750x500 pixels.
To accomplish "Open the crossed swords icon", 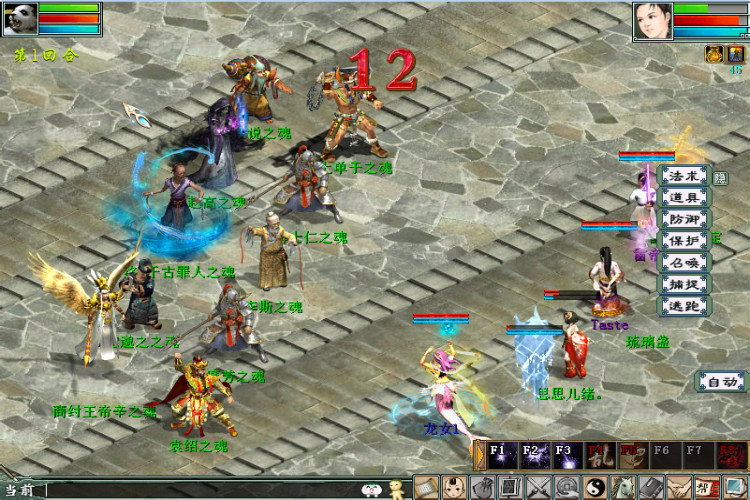I will (x=538, y=487).
